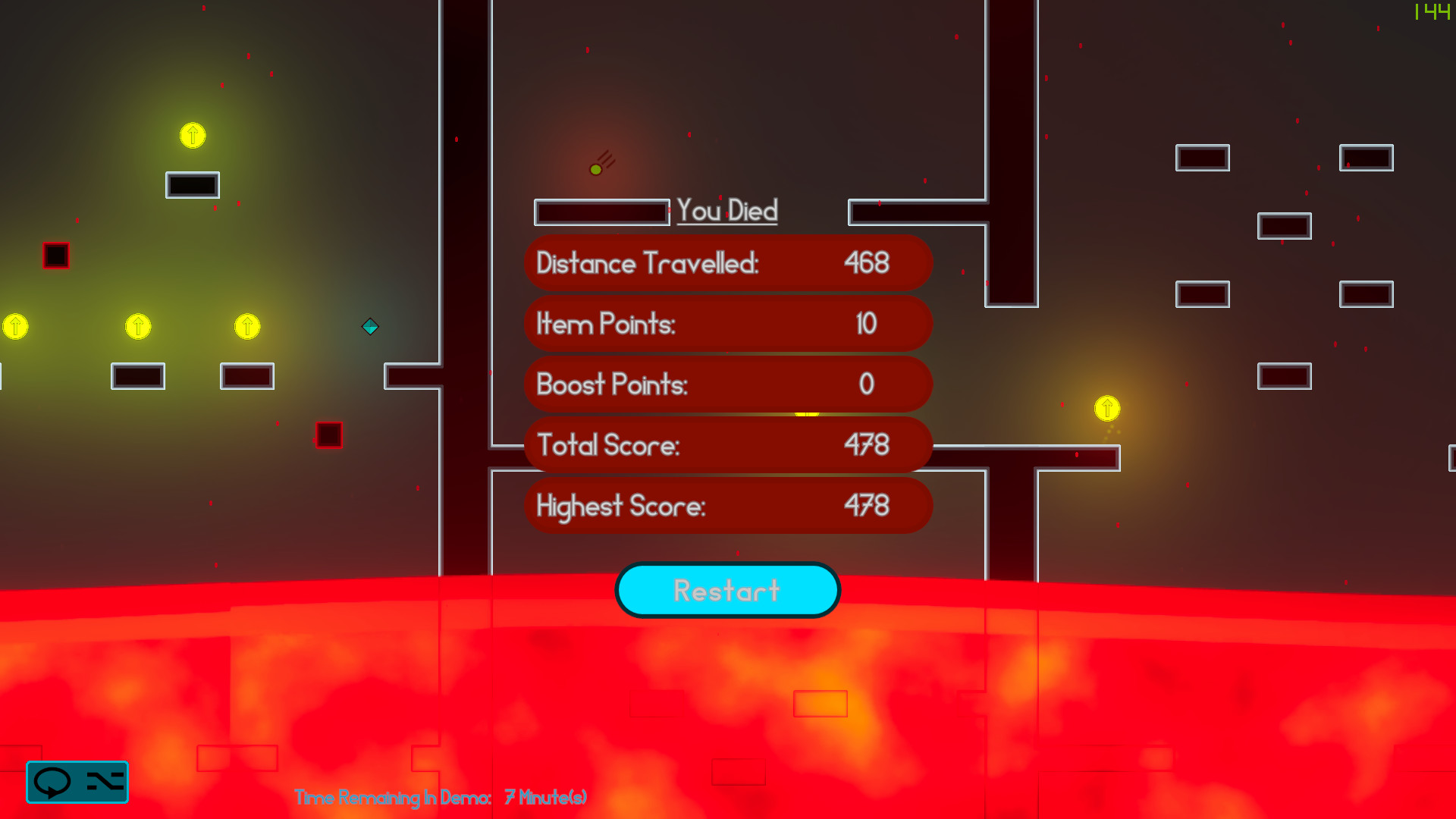Click the red-outlined block on the left wall

[x=55, y=256]
